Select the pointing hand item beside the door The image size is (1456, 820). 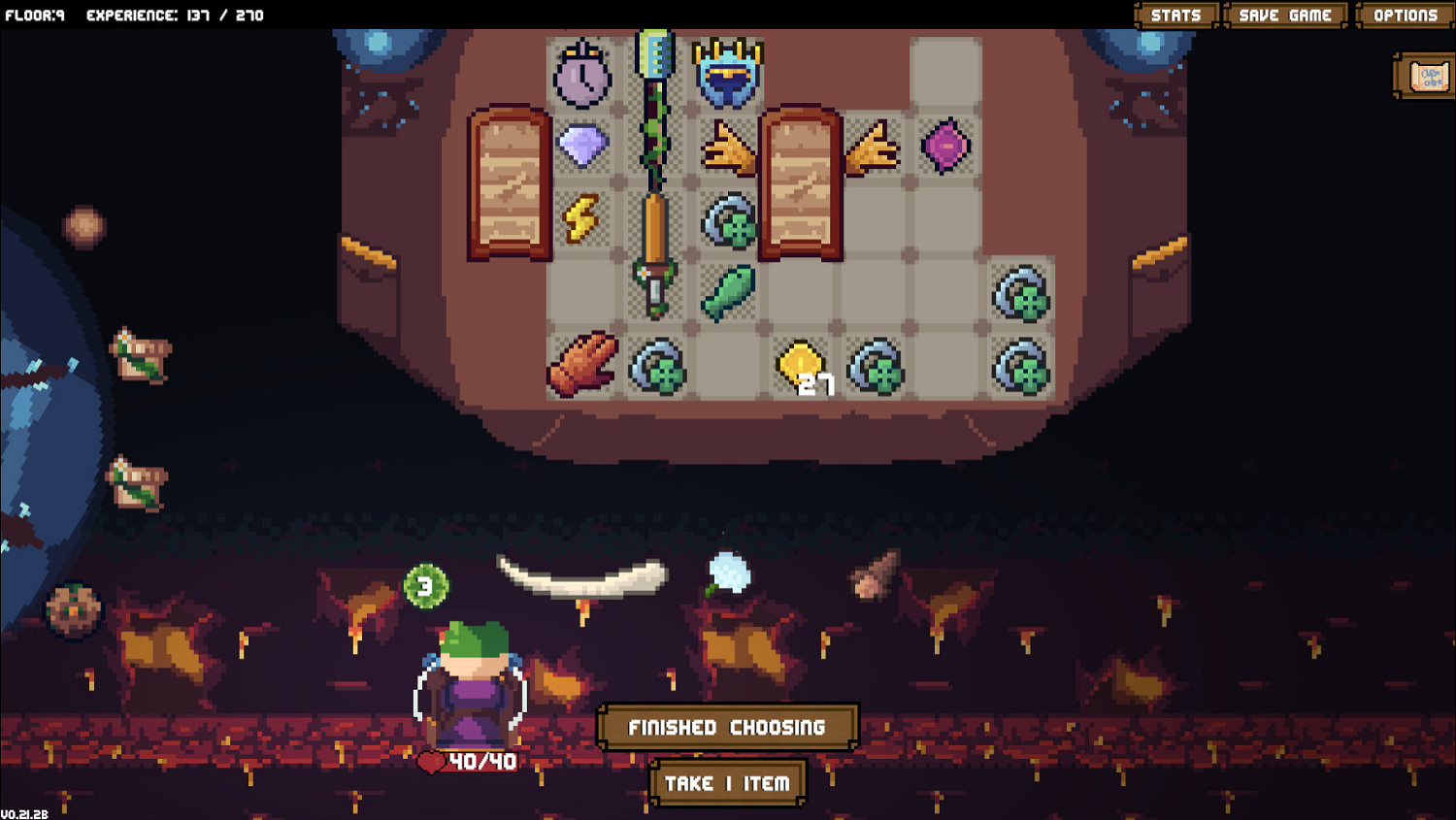tap(729, 148)
